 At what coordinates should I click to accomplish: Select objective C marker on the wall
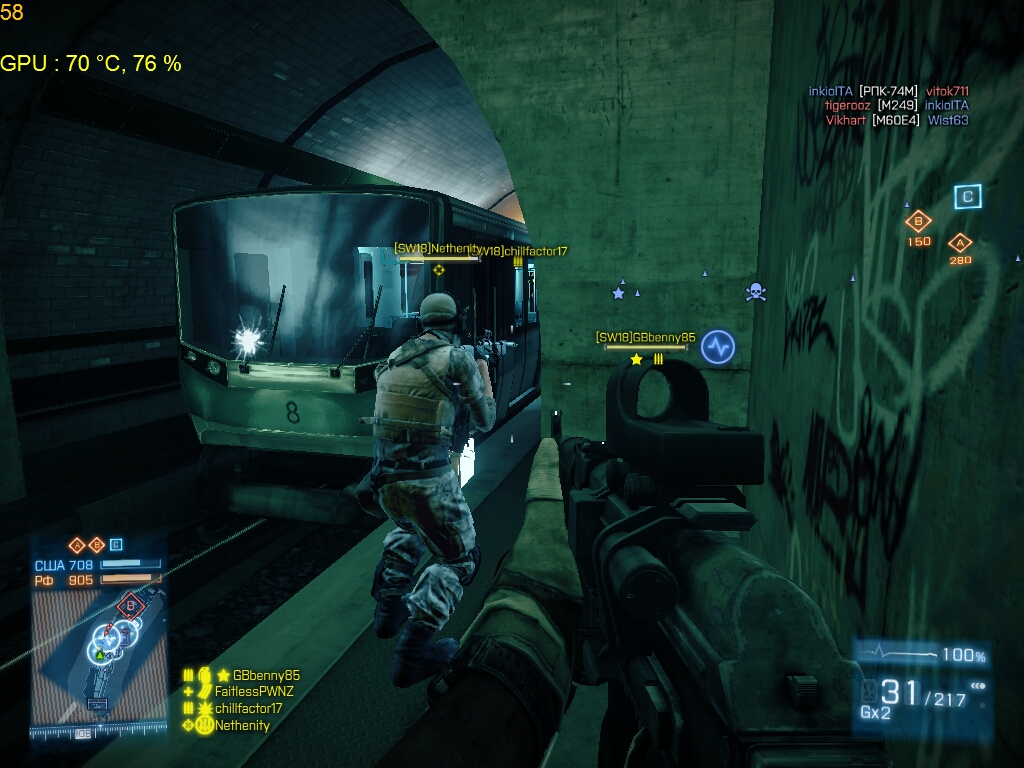[x=966, y=197]
